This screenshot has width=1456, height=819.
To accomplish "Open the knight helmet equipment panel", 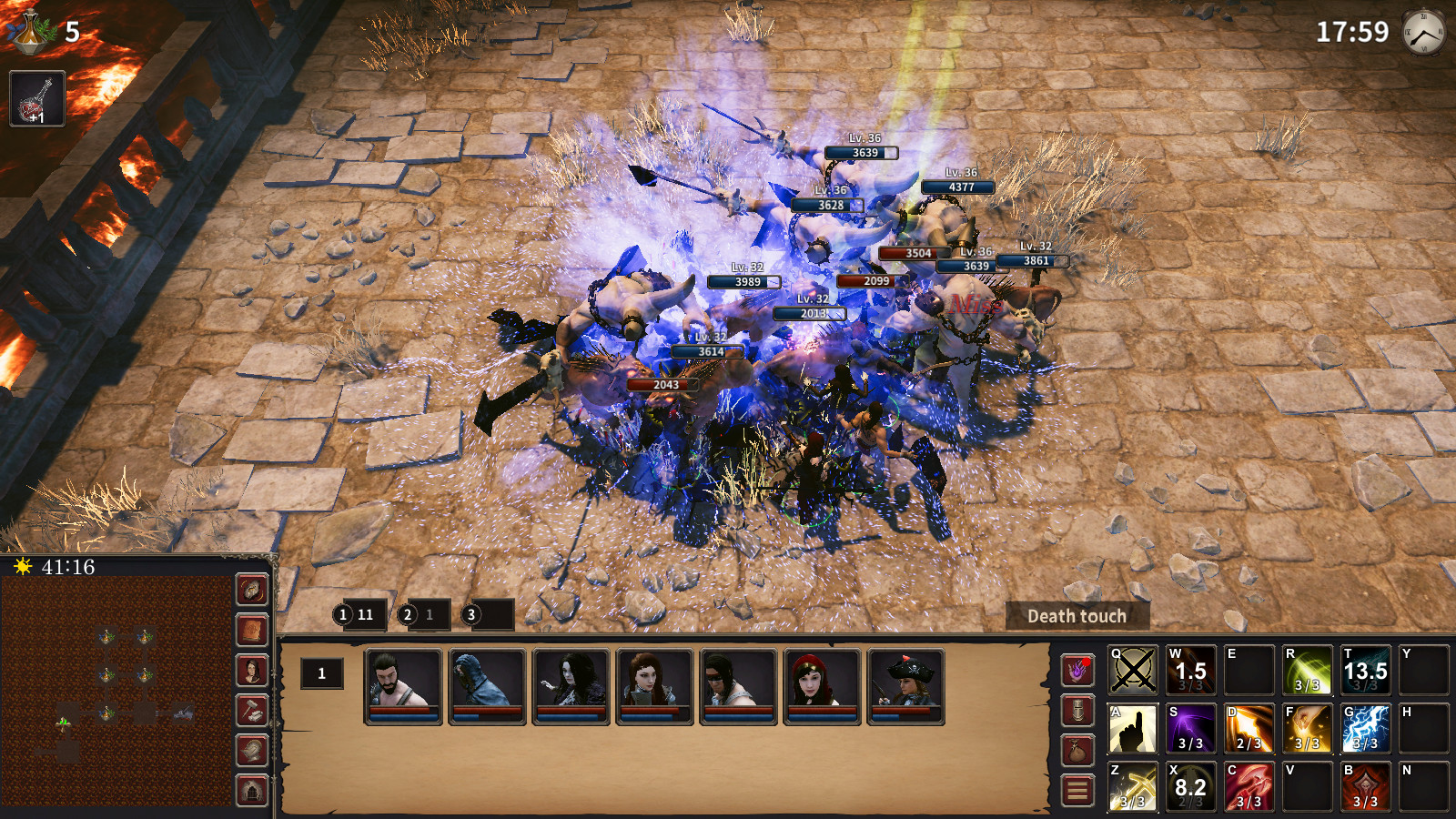I will tap(1079, 712).
